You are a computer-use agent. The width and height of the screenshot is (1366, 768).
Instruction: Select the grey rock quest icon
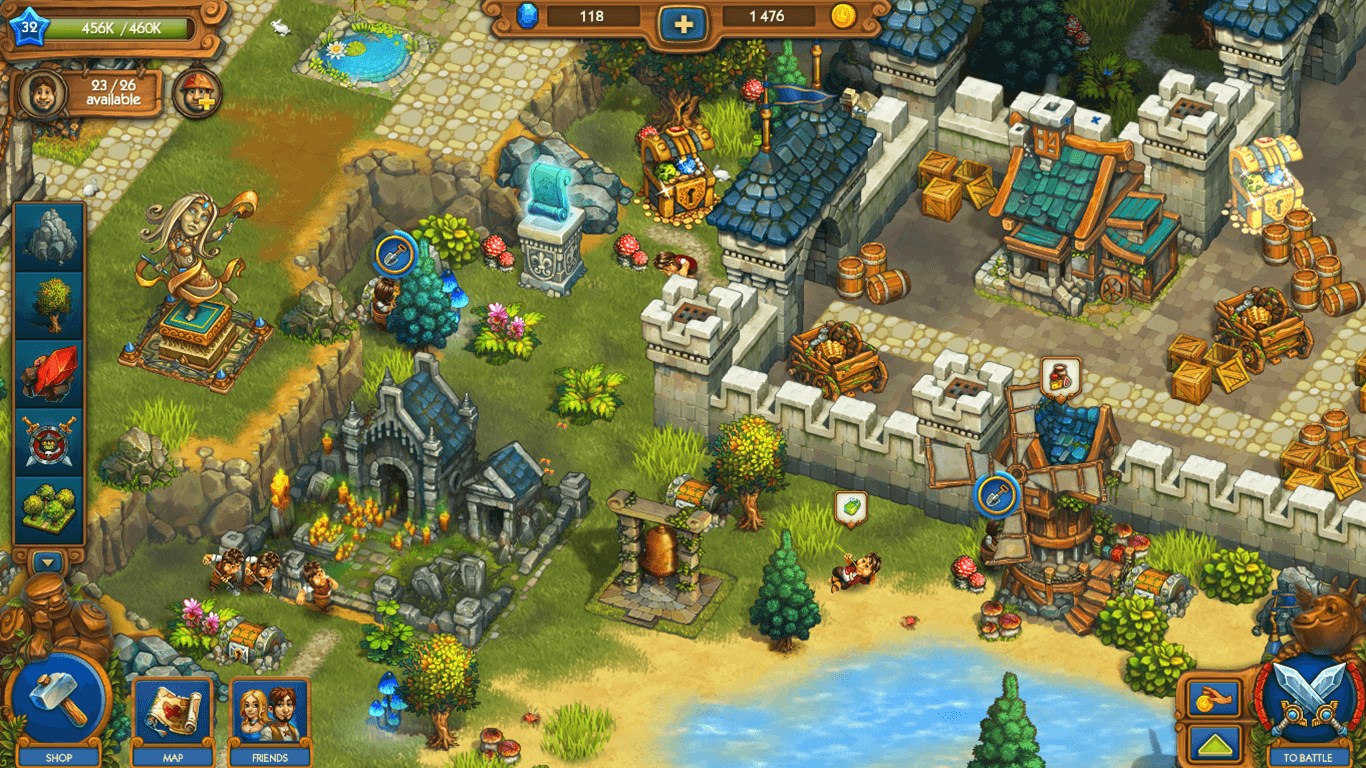pyautogui.click(x=49, y=236)
